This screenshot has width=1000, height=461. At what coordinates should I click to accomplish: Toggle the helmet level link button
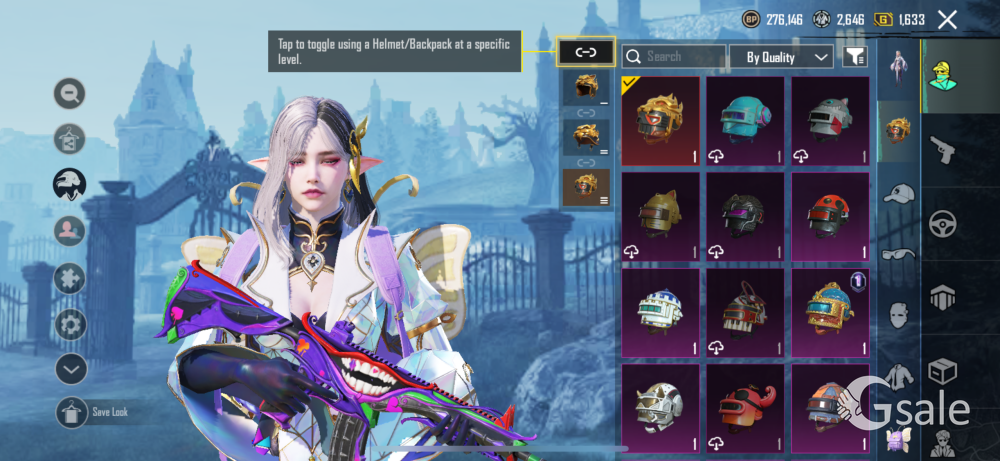[x=585, y=52]
